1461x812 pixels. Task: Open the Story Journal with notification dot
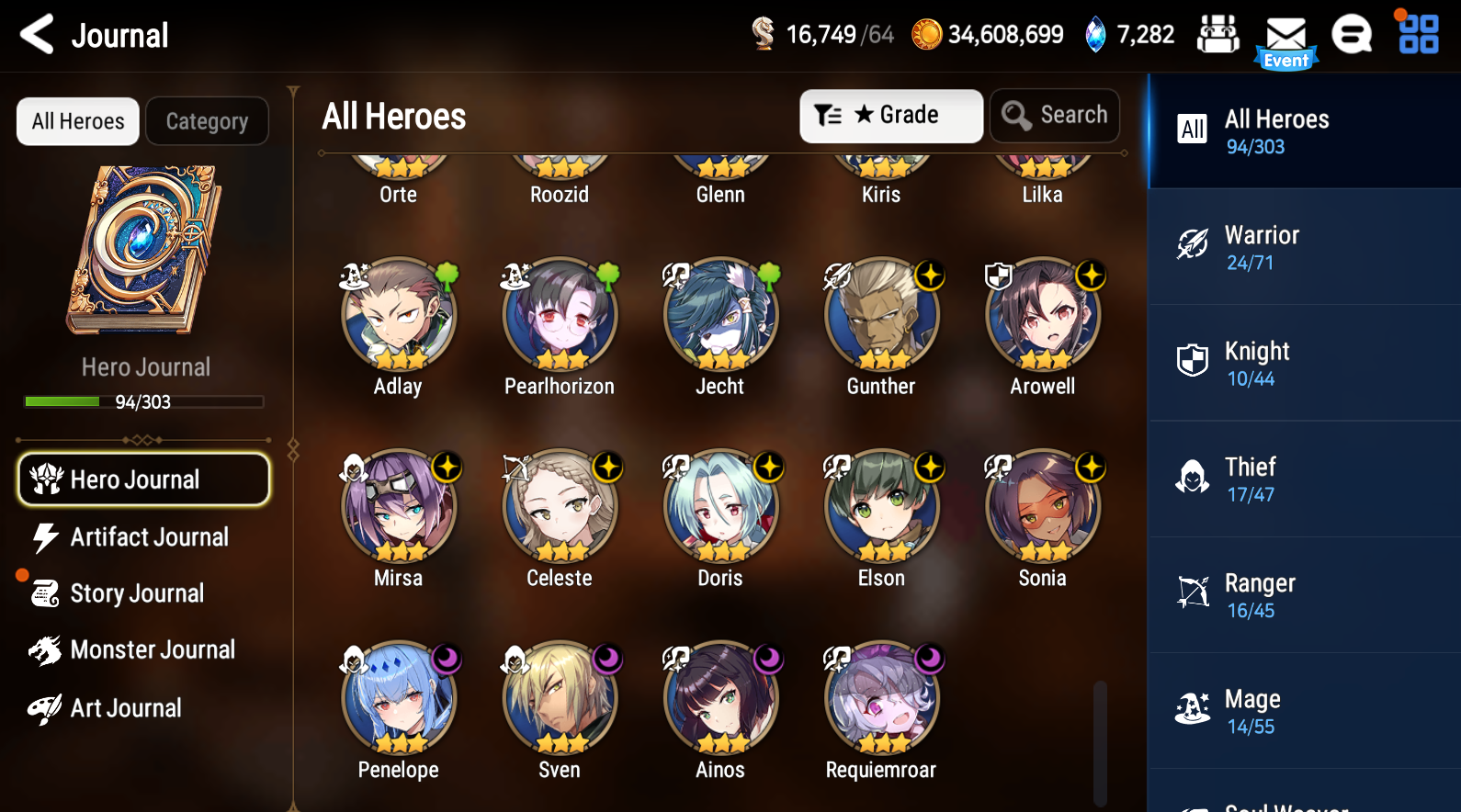point(138,593)
